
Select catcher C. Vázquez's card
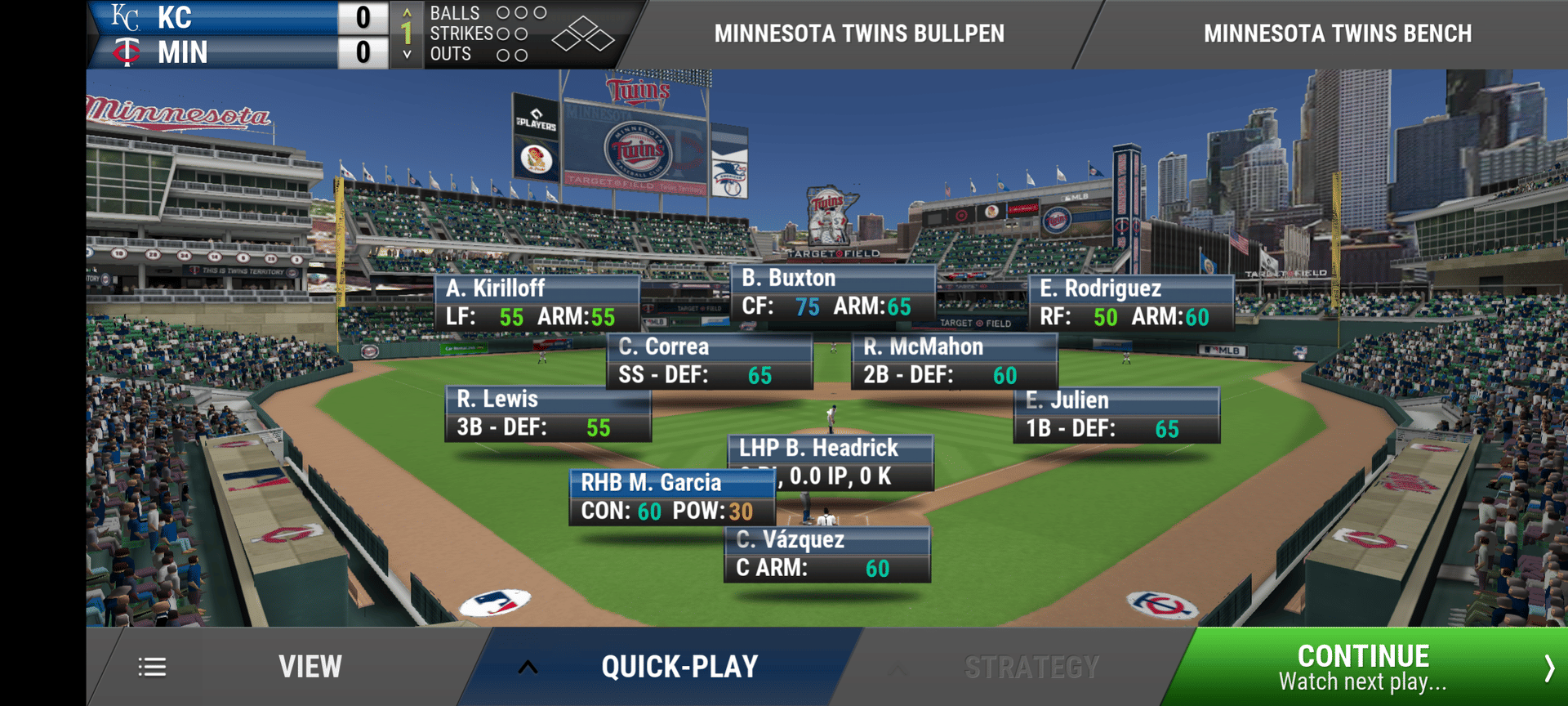(826, 554)
